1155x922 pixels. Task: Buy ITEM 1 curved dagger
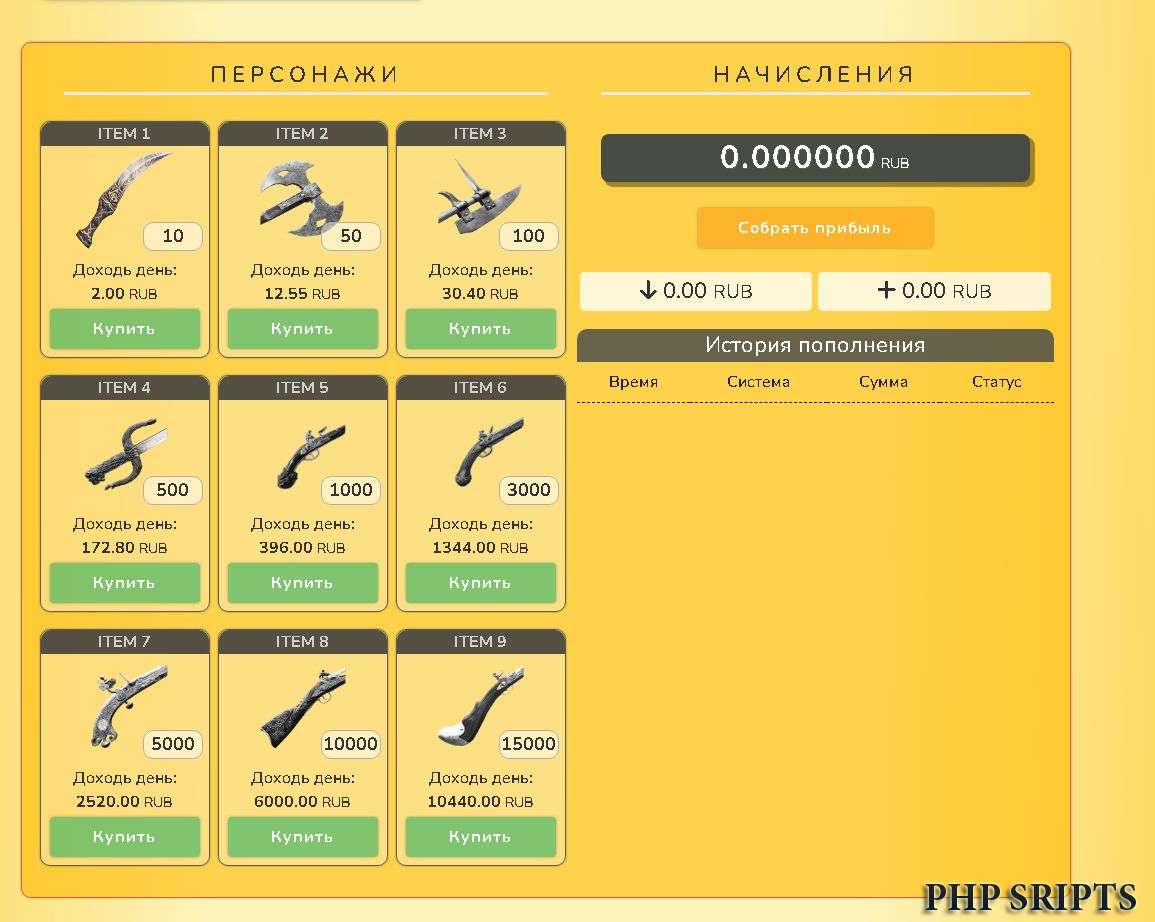125,329
